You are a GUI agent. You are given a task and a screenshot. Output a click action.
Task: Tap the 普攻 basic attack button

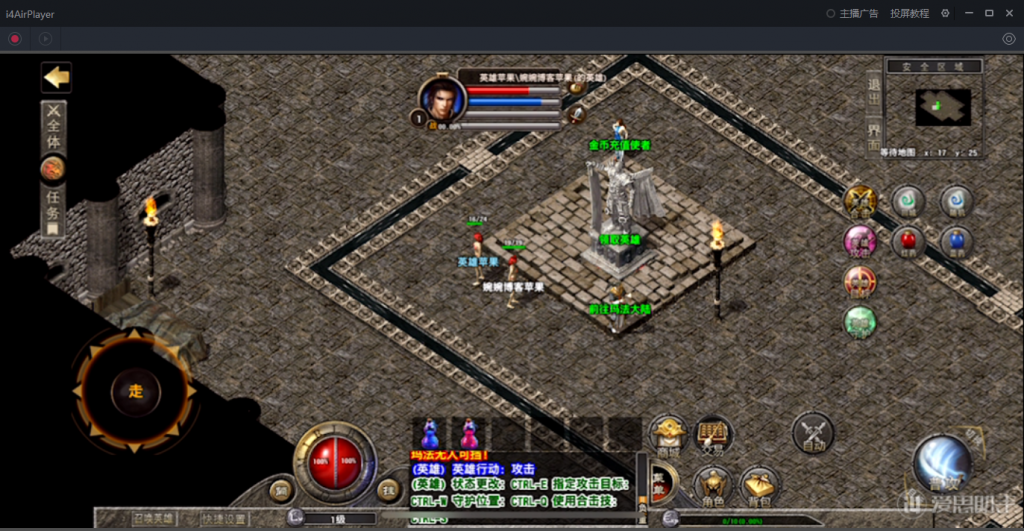[941, 464]
